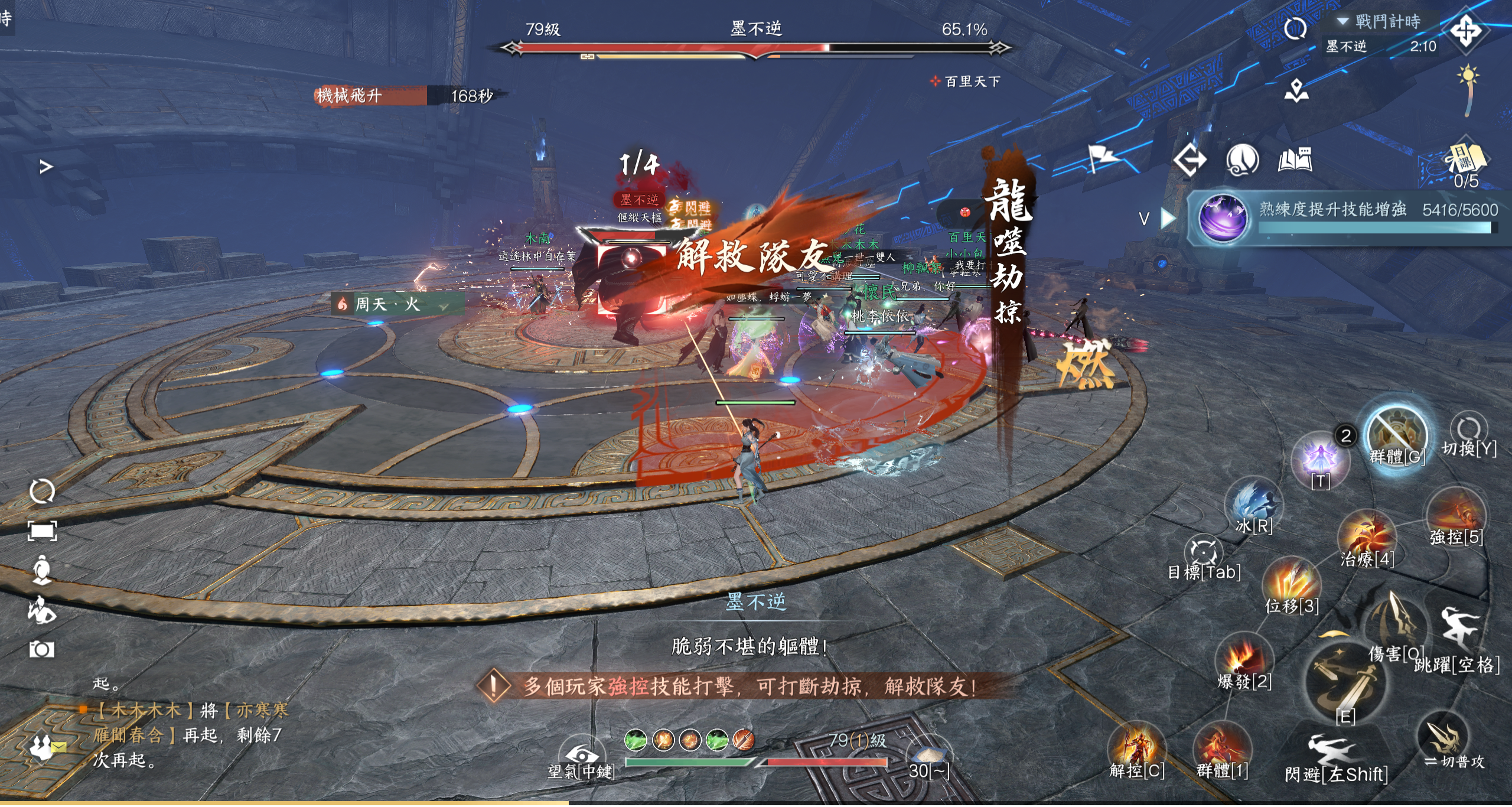Activate 望氣 eye vision skill
1512x807 pixels.
(x=582, y=757)
